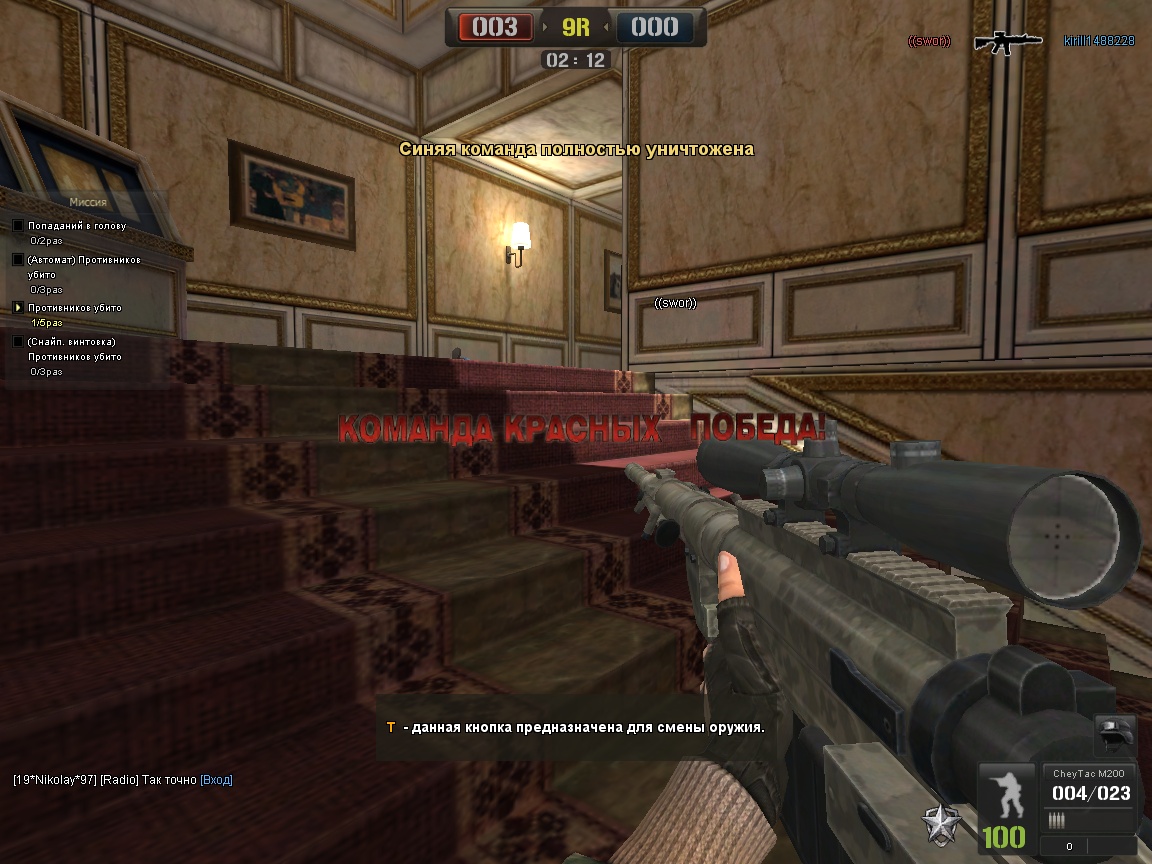Screen dimensions: 1152x864
Task: Select the Попаданий в голову mission entry
Action: click(x=77, y=226)
